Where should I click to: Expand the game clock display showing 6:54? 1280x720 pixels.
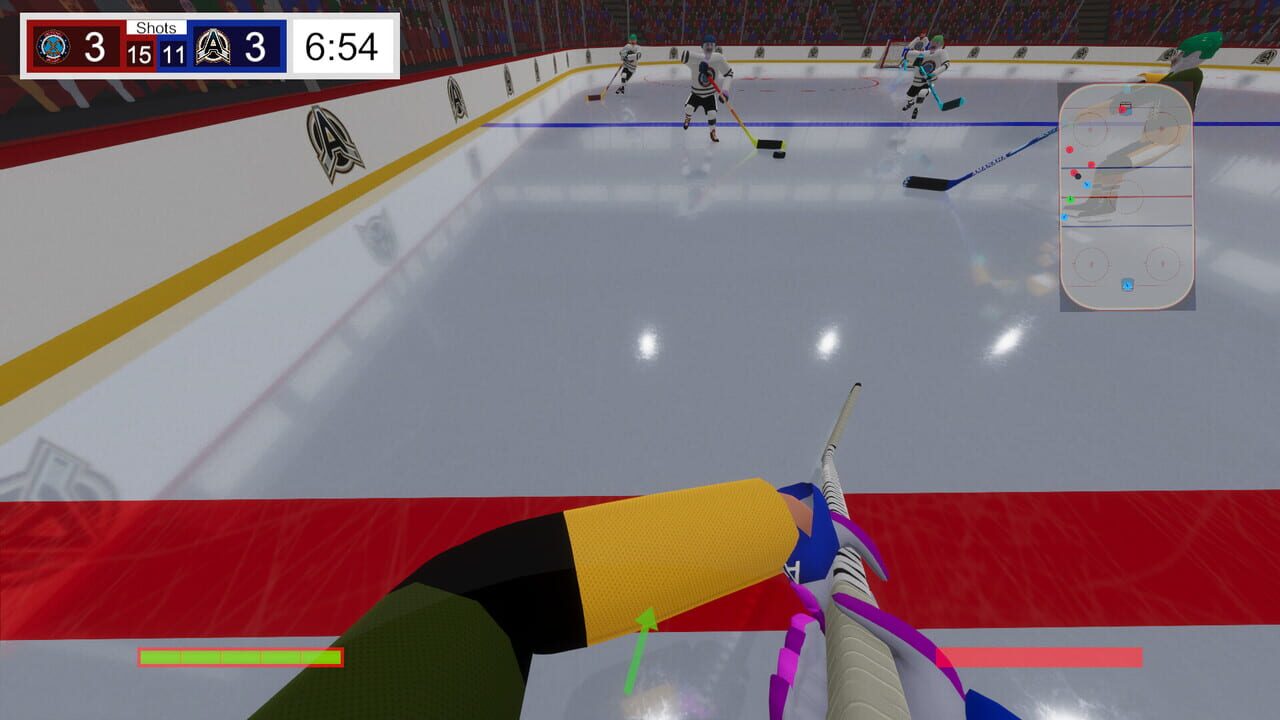[340, 46]
